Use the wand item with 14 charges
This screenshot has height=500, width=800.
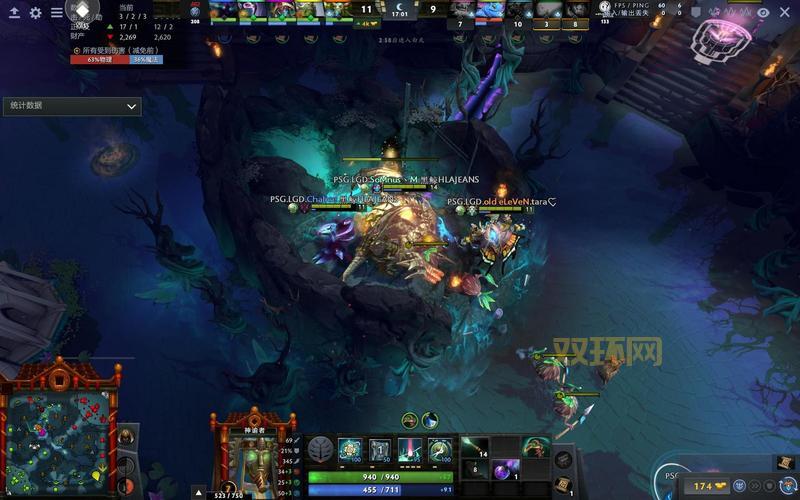(476, 446)
